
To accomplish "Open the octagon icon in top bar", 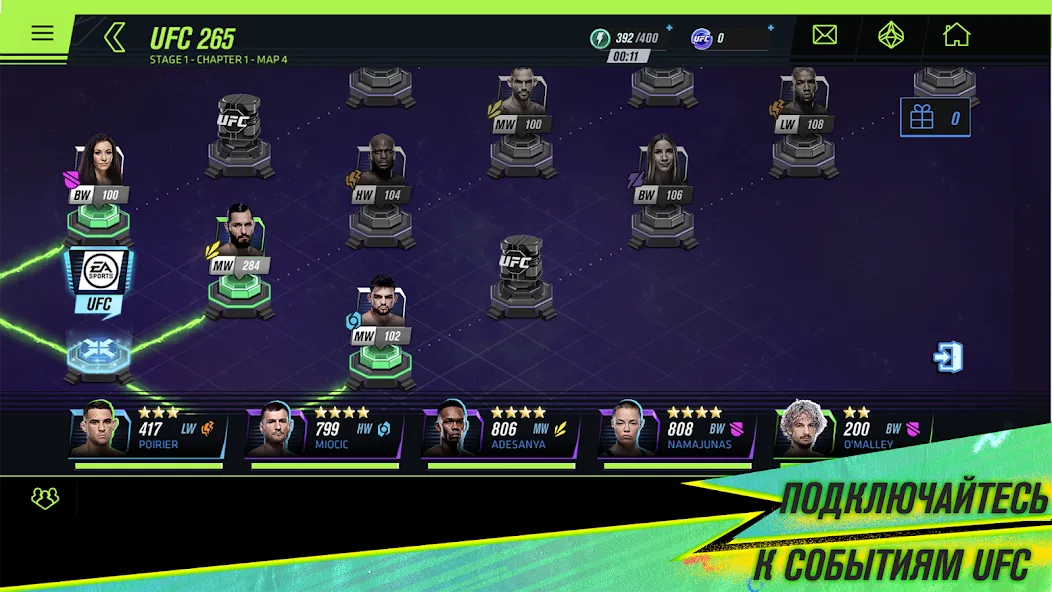I will [890, 36].
